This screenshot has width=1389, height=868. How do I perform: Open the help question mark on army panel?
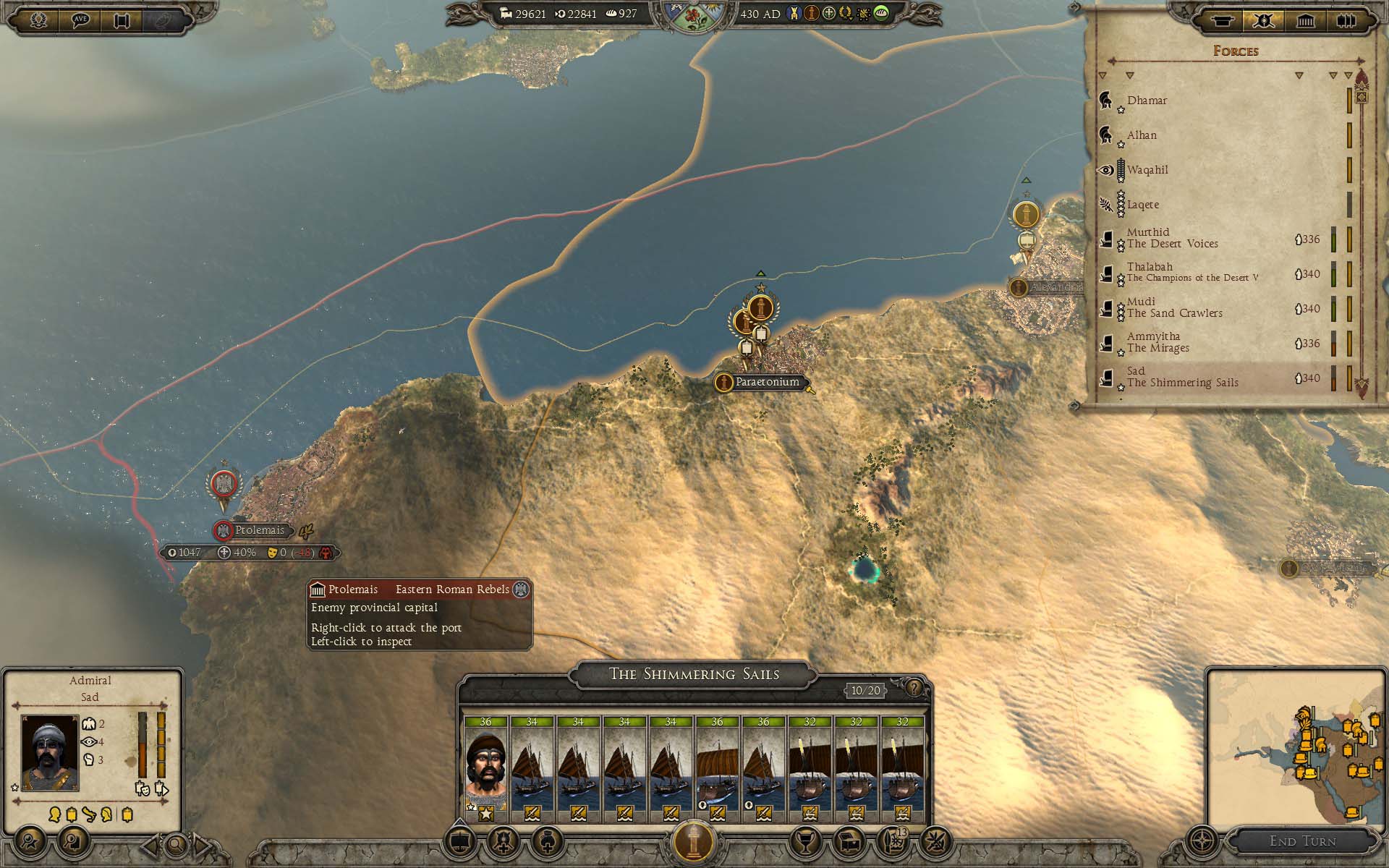tap(914, 688)
